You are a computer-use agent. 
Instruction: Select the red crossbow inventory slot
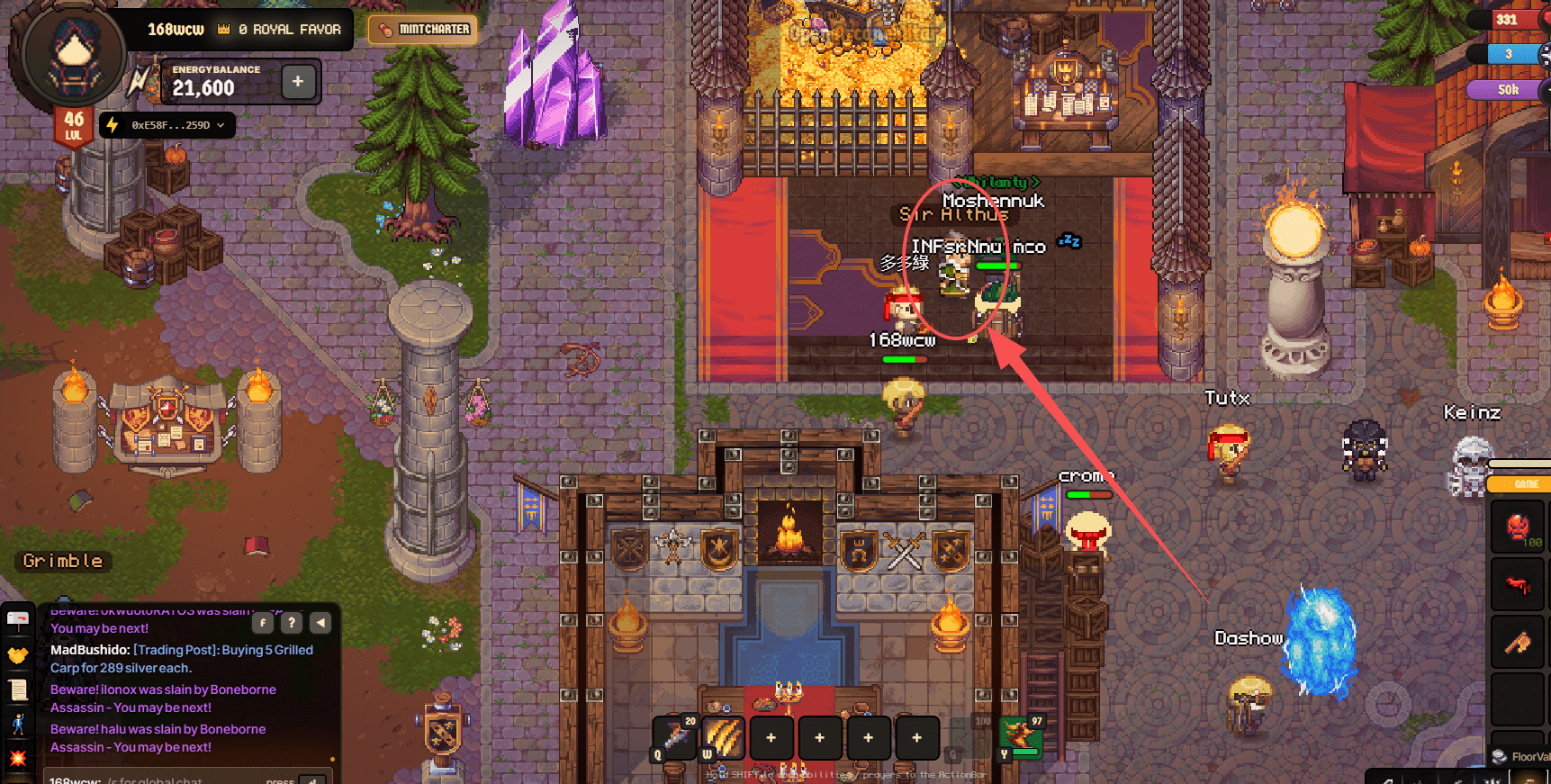(1518, 585)
